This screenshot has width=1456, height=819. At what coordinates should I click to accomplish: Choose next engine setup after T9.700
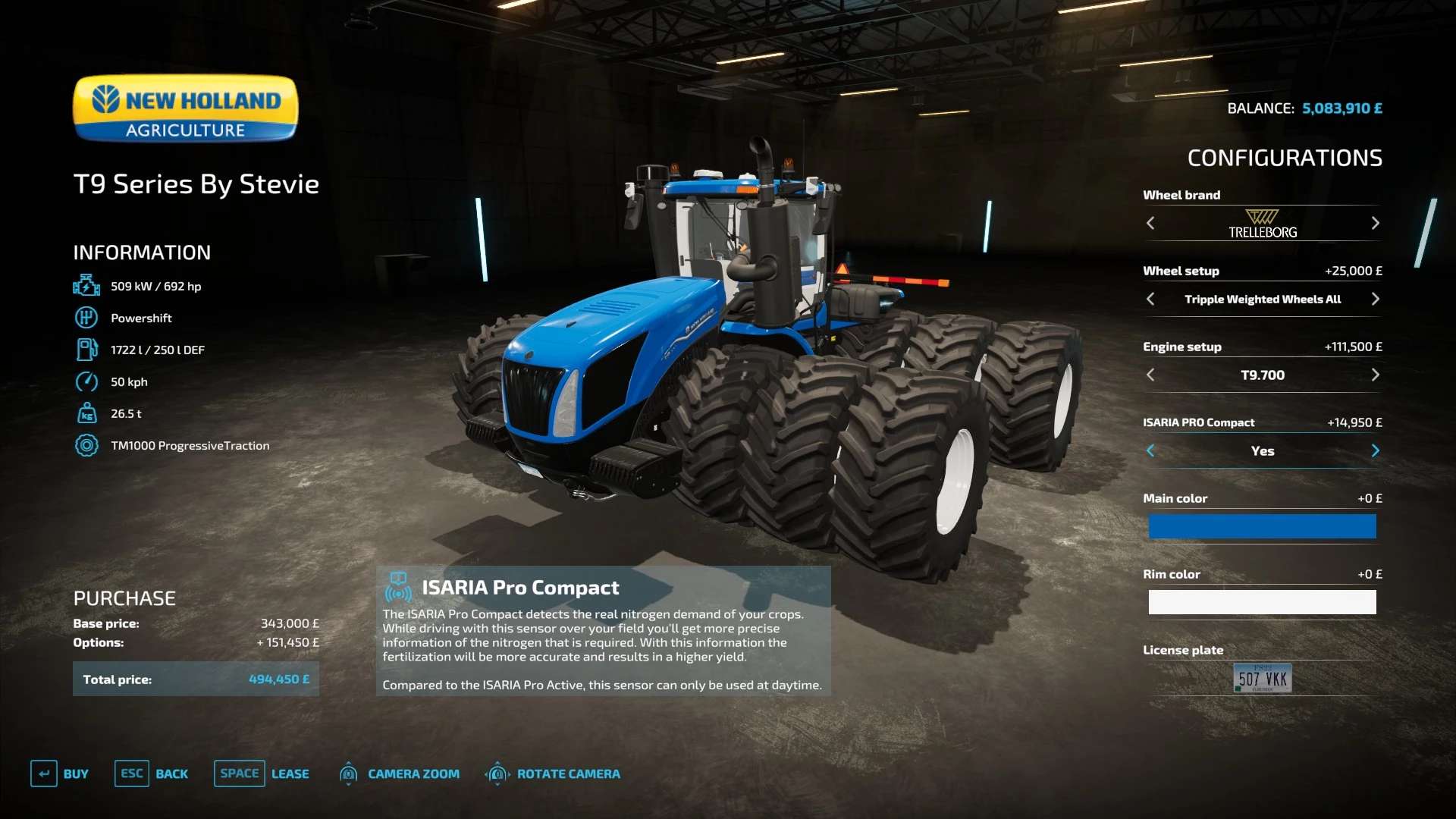click(x=1375, y=375)
